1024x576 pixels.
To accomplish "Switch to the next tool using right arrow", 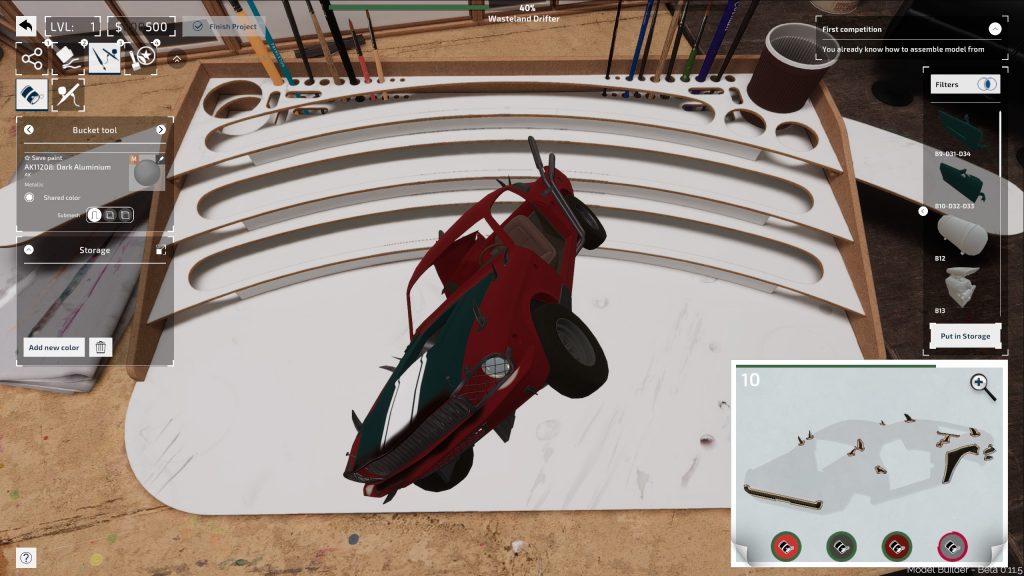I will [161, 130].
